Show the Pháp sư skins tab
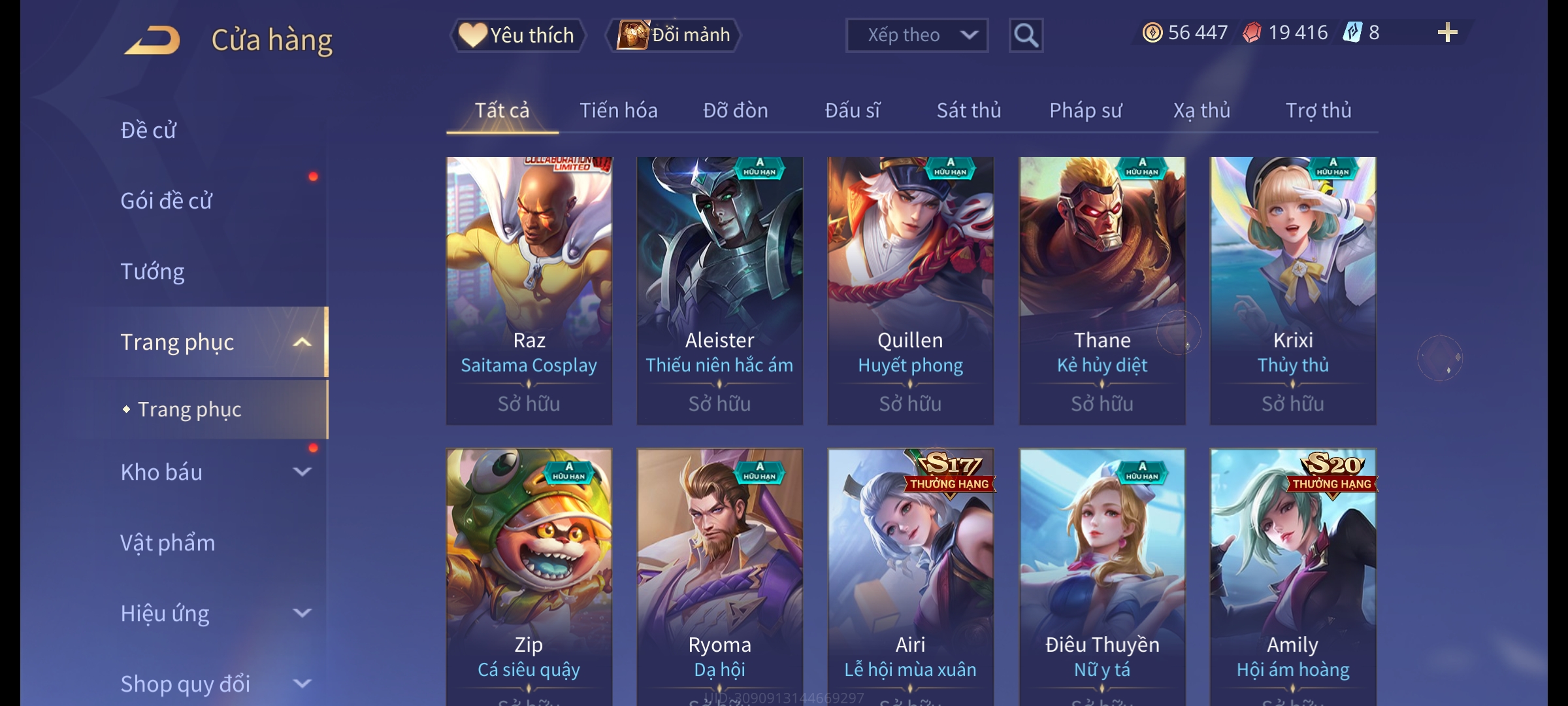This screenshot has width=1568, height=706. 1085,110
